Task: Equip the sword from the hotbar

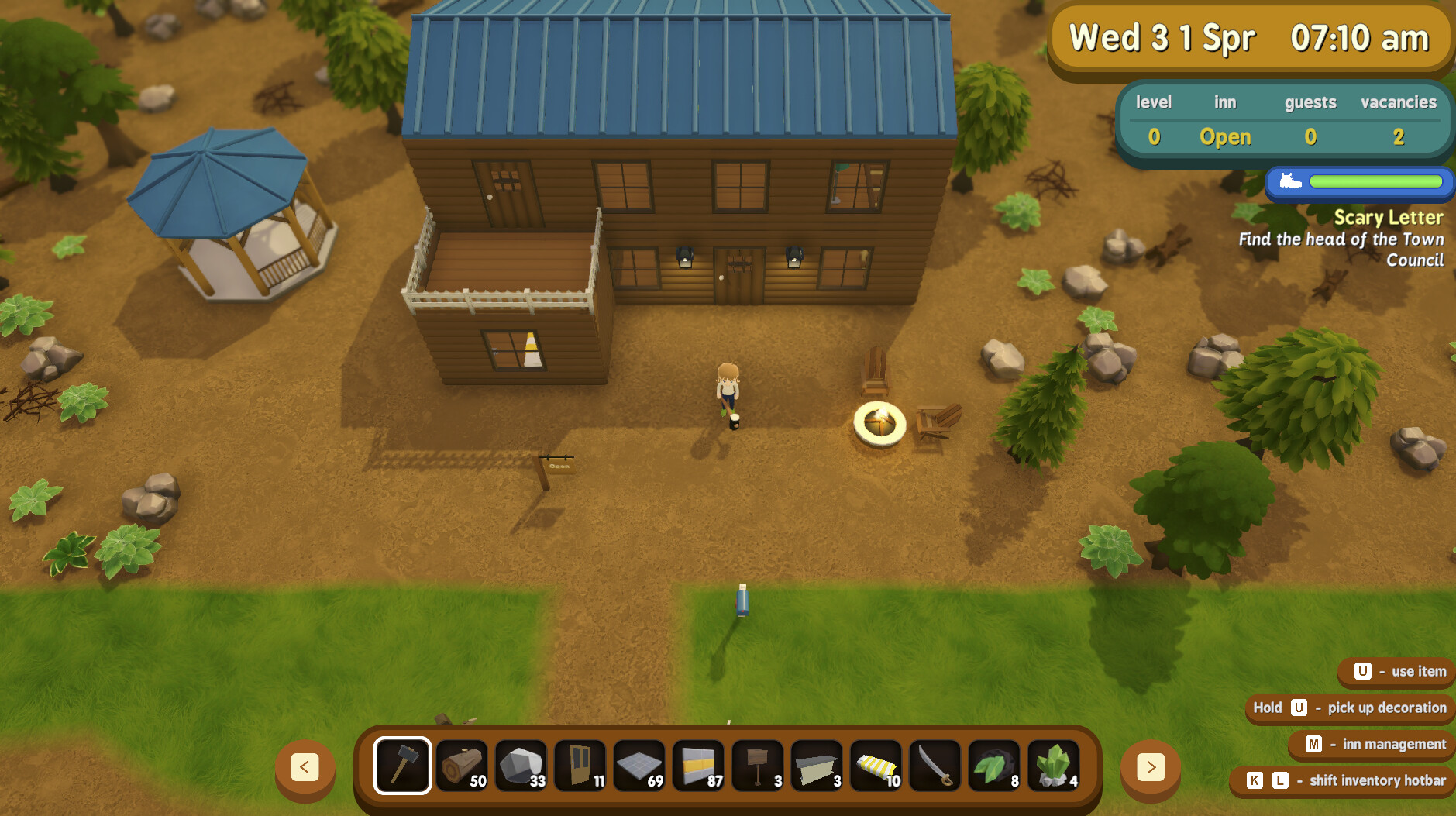Action: [936, 766]
